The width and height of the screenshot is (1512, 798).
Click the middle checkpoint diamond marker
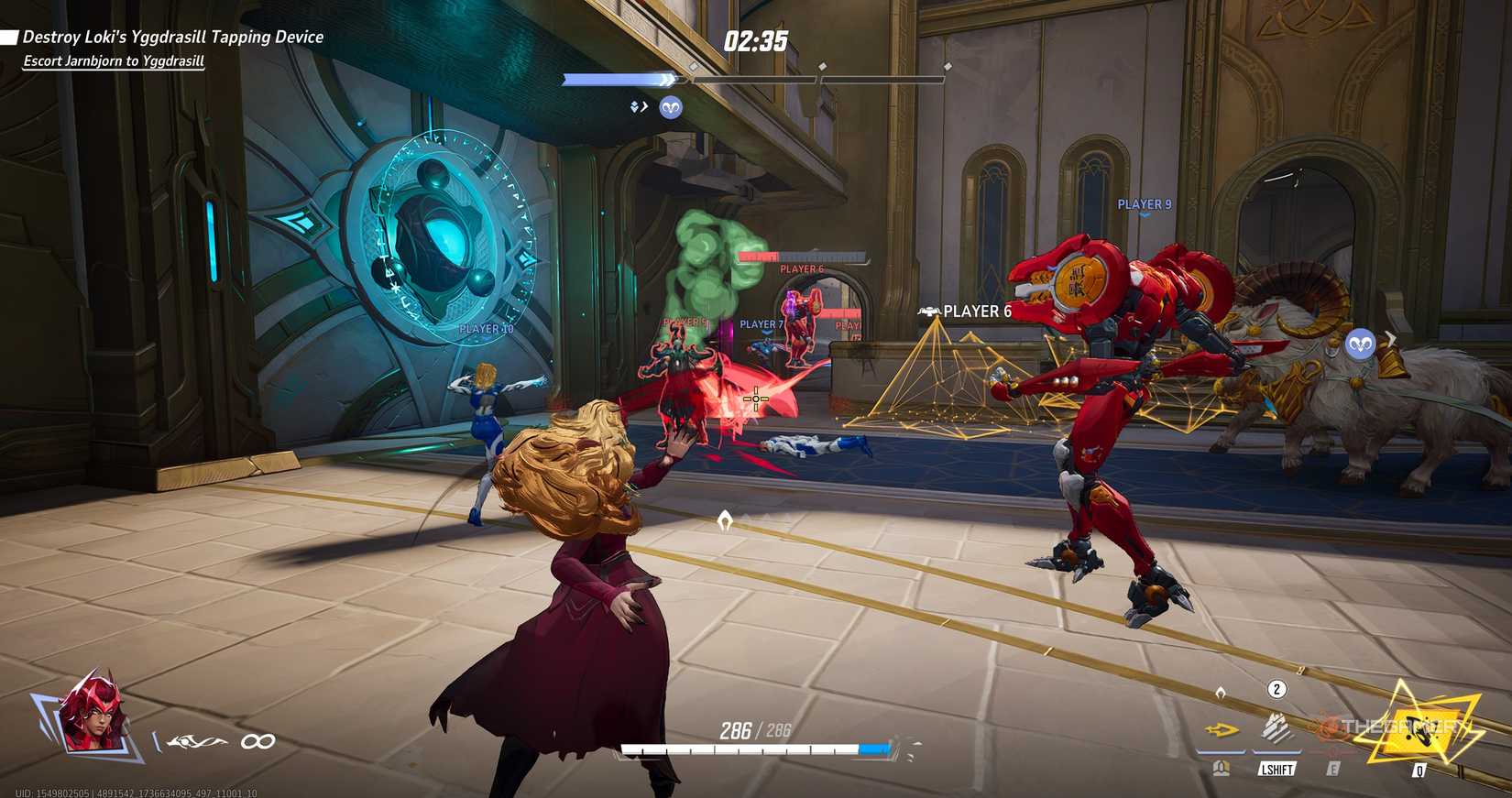(821, 65)
